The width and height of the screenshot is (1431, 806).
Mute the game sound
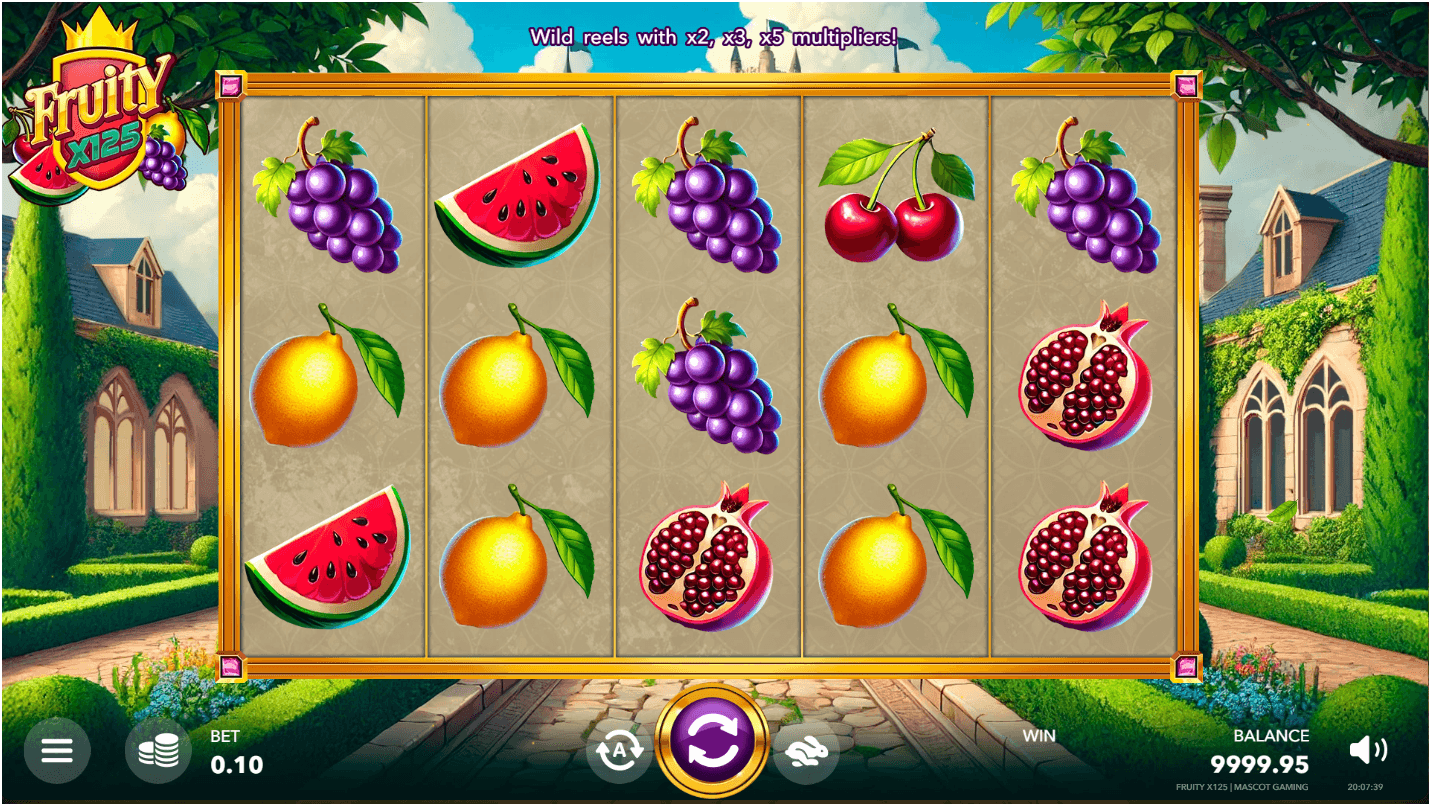click(1367, 750)
